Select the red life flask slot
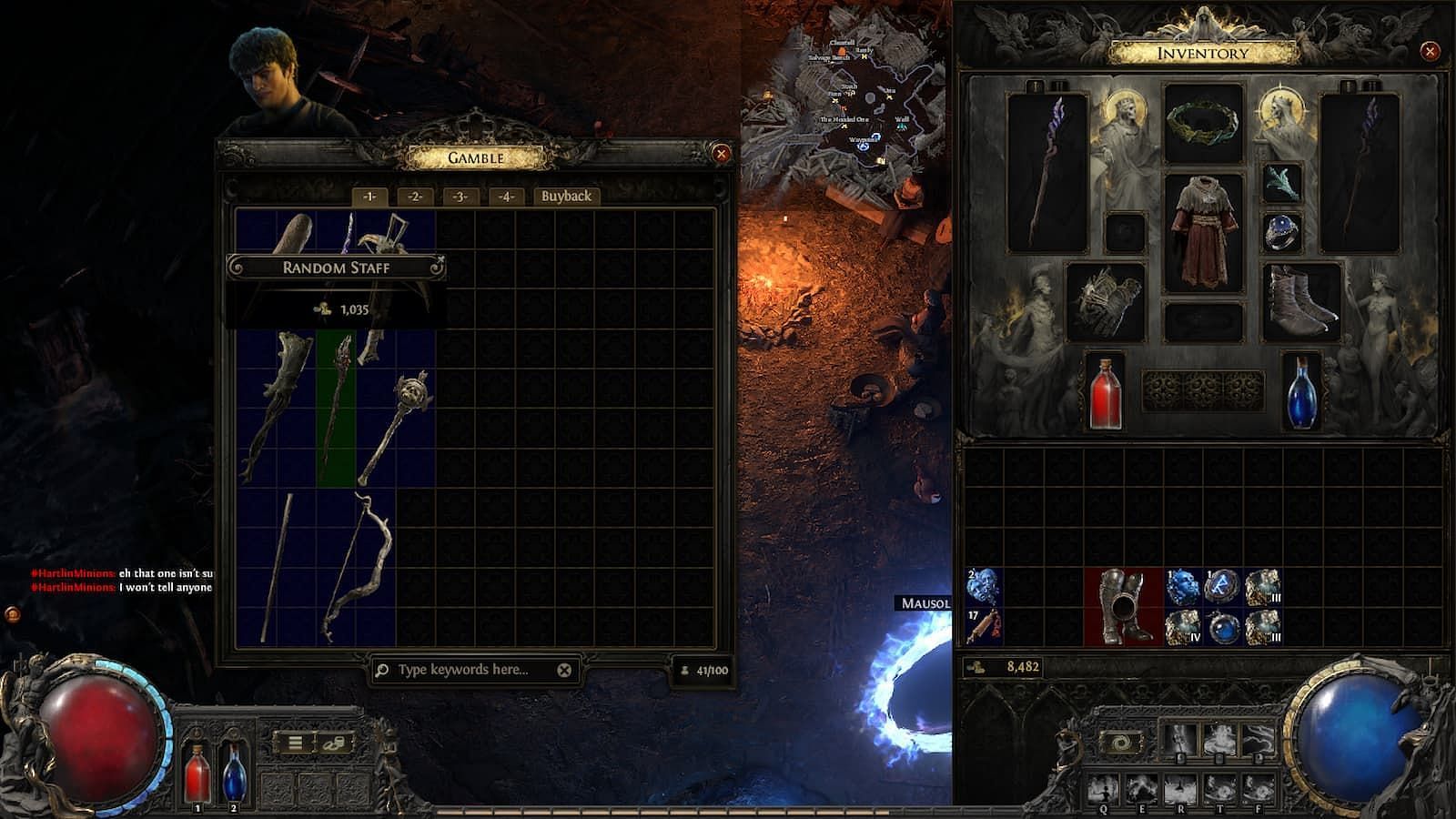Screen dimensions: 1456x819 point(1105,391)
